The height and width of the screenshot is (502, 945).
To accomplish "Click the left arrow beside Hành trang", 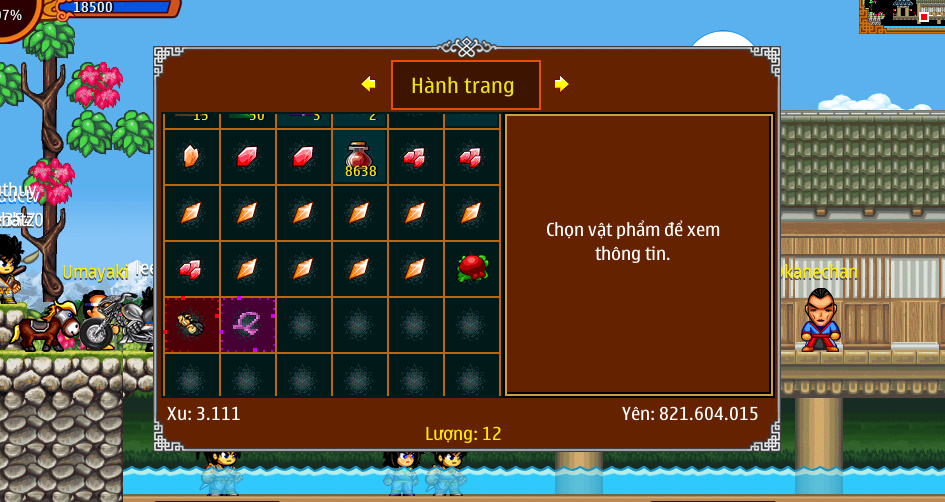I will pos(368,84).
